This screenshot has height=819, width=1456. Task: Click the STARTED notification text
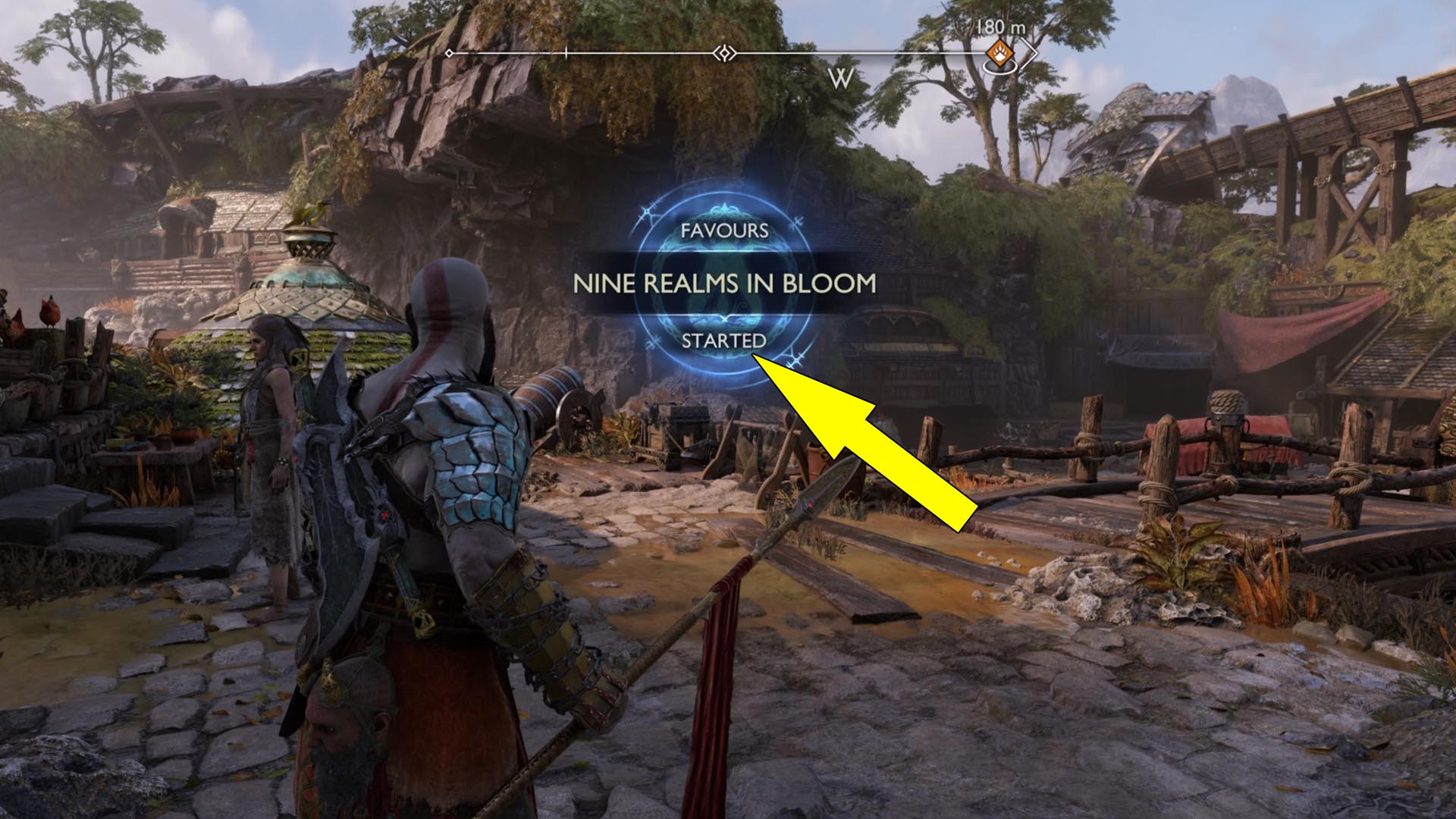(724, 341)
